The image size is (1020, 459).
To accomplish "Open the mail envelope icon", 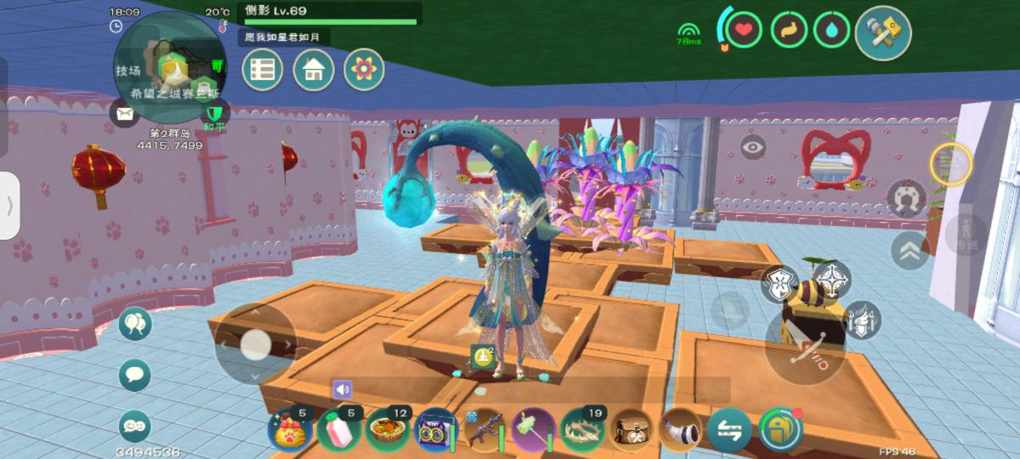I will 124,114.
